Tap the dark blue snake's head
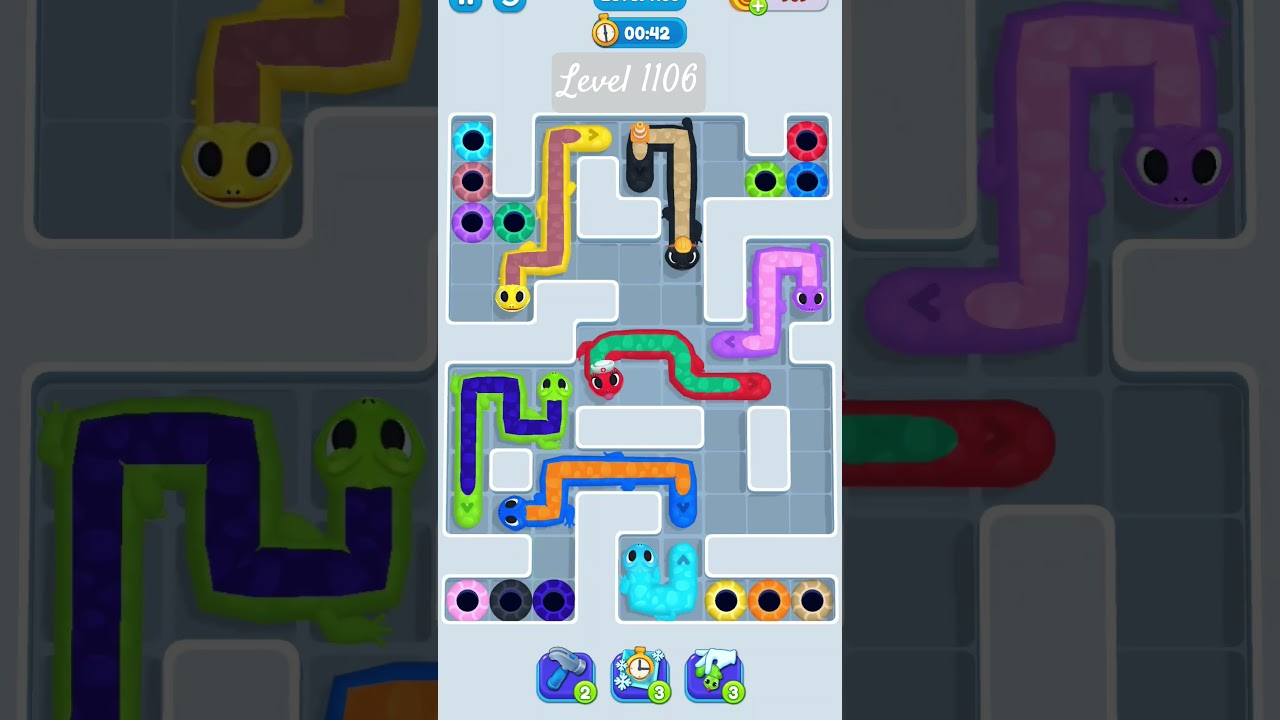The width and height of the screenshot is (1280, 720). (512, 510)
